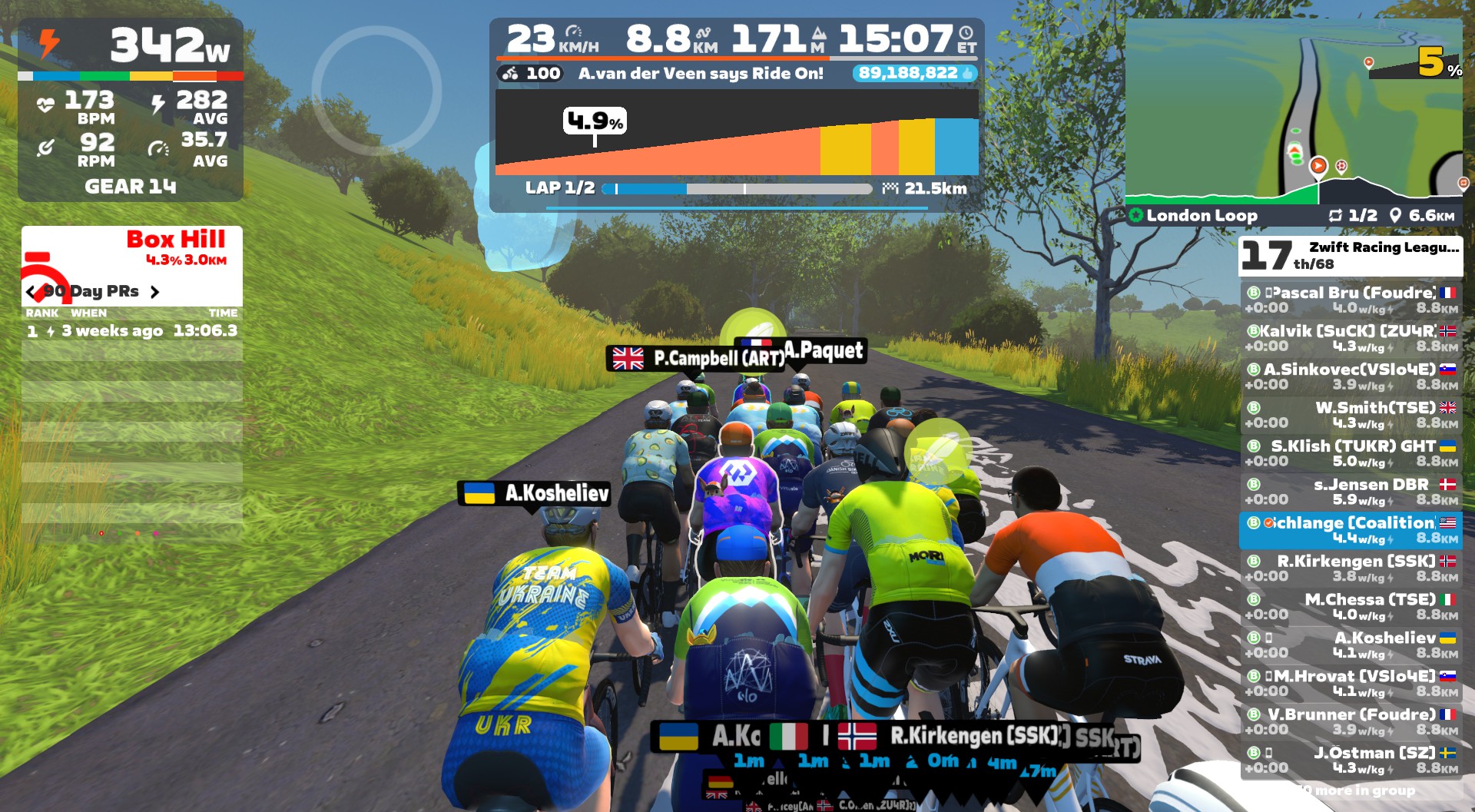Open the Zwift Racing League position header
This screenshot has height=812, width=1475.
pyautogui.click(x=1351, y=256)
